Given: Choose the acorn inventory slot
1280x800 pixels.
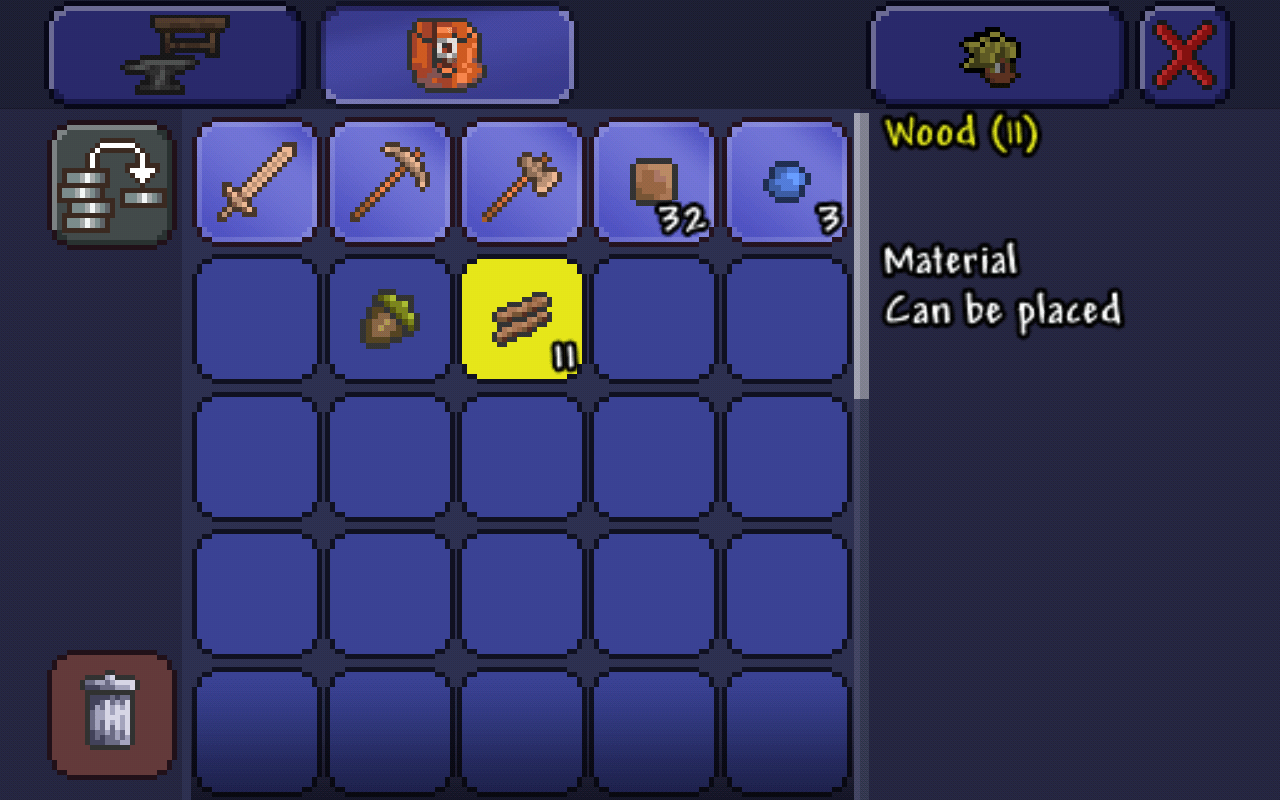Looking at the screenshot, I should pos(390,319).
